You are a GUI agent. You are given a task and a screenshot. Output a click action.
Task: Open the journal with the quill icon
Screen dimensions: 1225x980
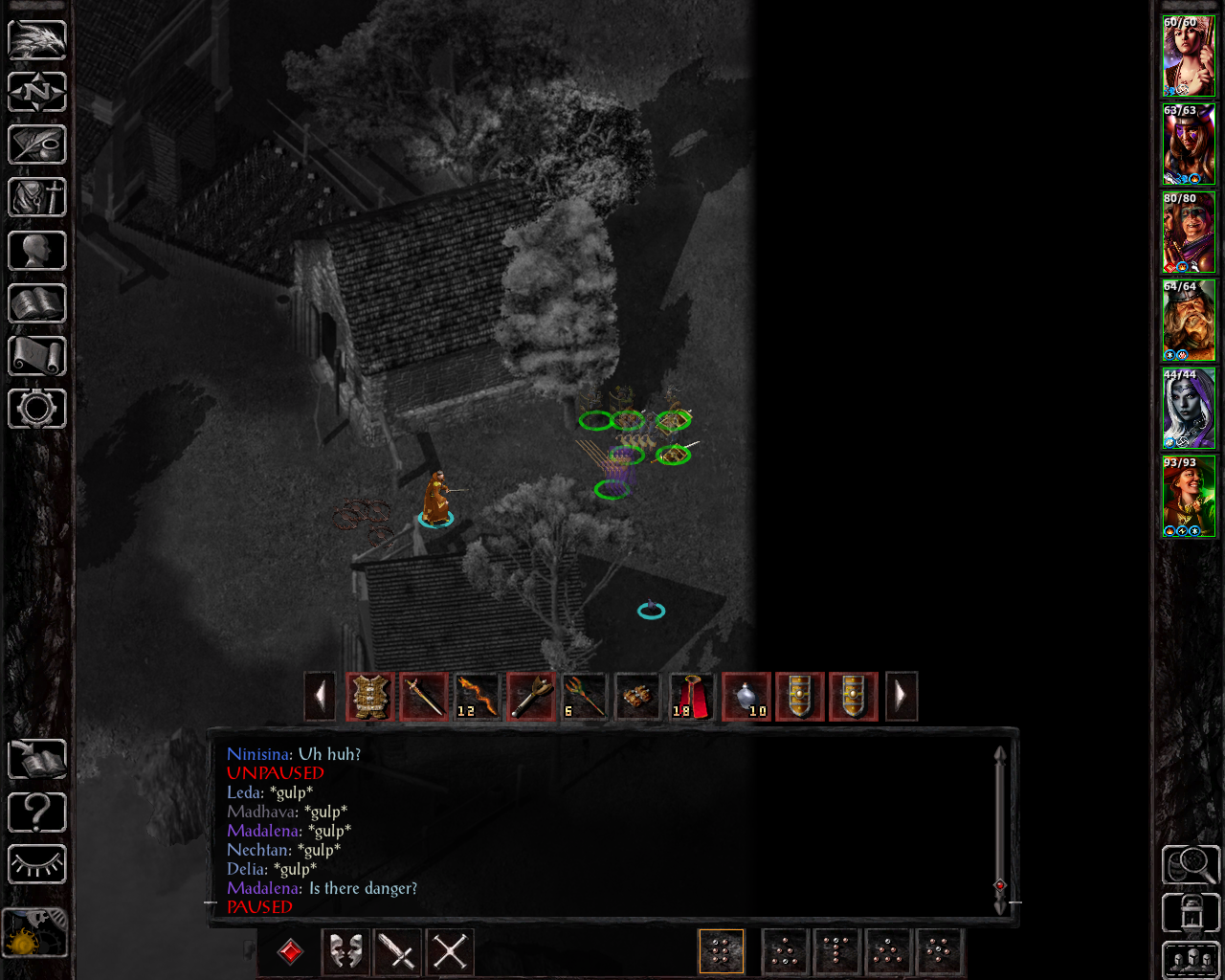tap(37, 145)
